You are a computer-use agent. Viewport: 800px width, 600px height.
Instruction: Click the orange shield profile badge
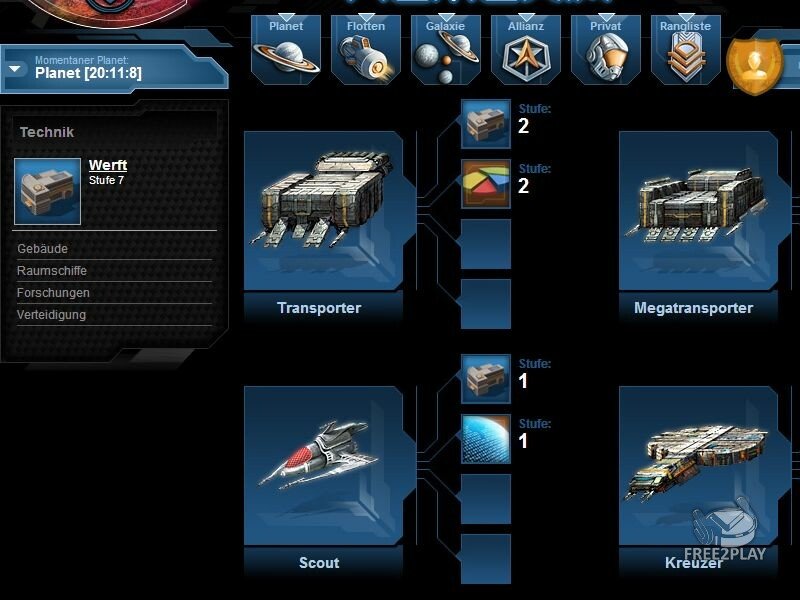755,66
